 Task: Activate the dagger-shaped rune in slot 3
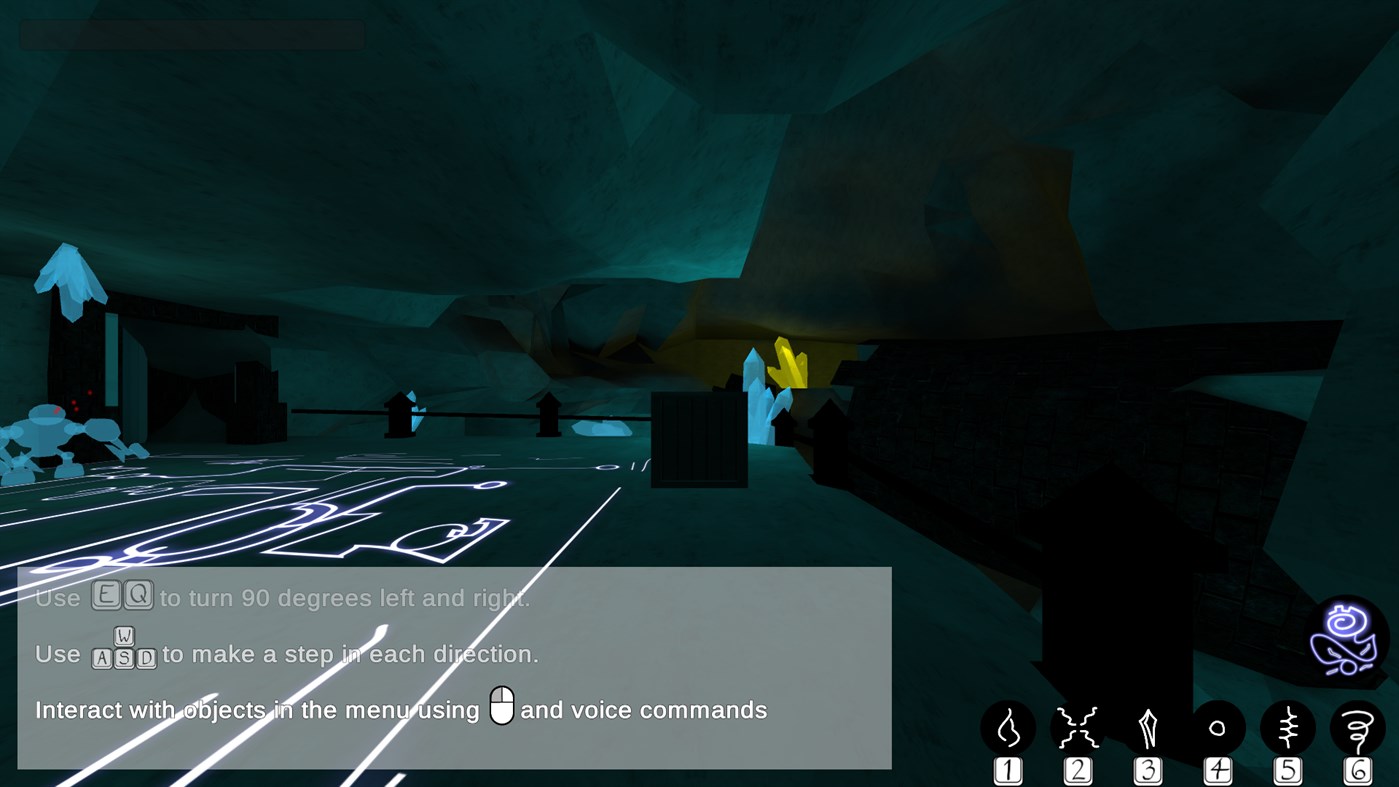coord(1147,726)
